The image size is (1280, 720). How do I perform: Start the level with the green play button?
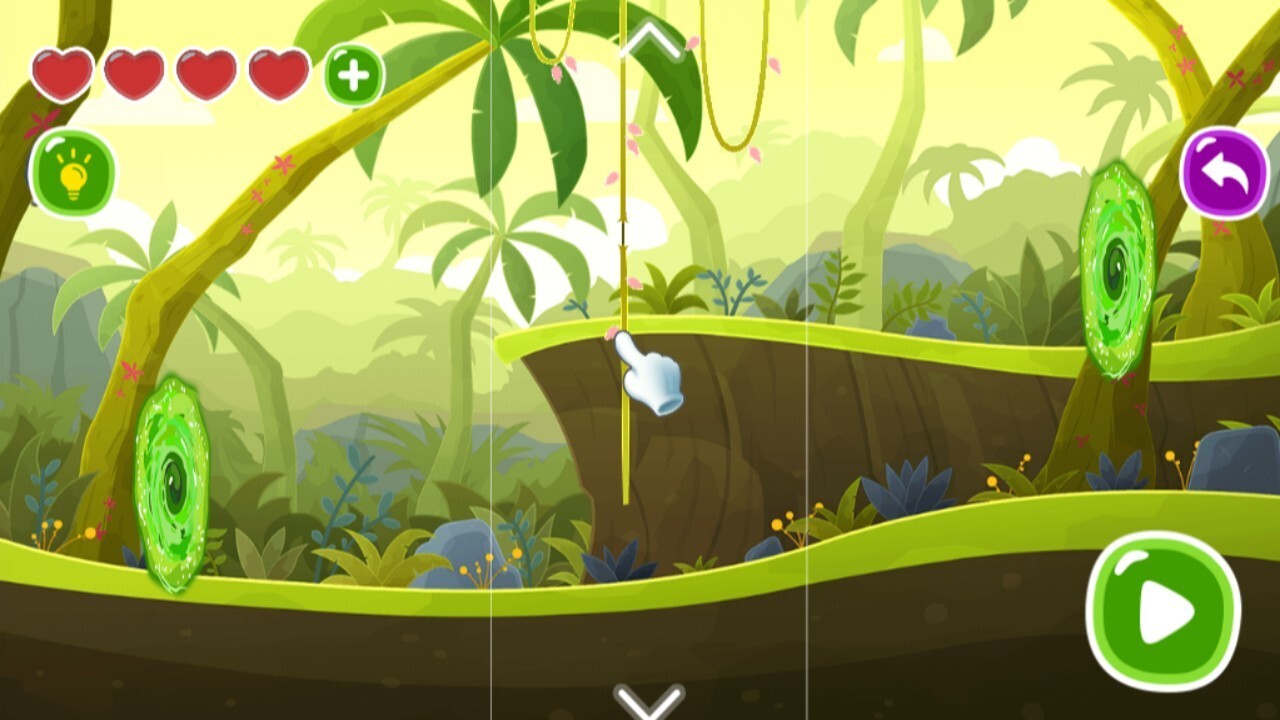point(1163,610)
